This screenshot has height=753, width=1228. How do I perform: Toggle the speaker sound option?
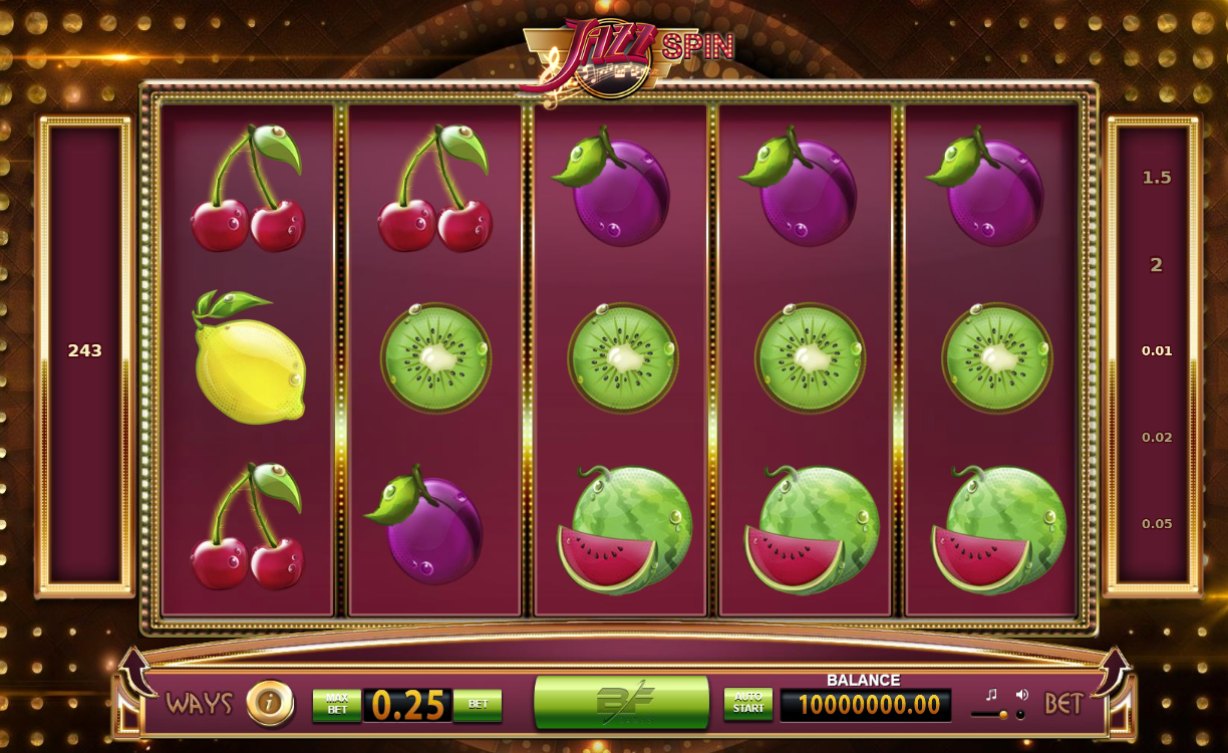coord(1021,694)
